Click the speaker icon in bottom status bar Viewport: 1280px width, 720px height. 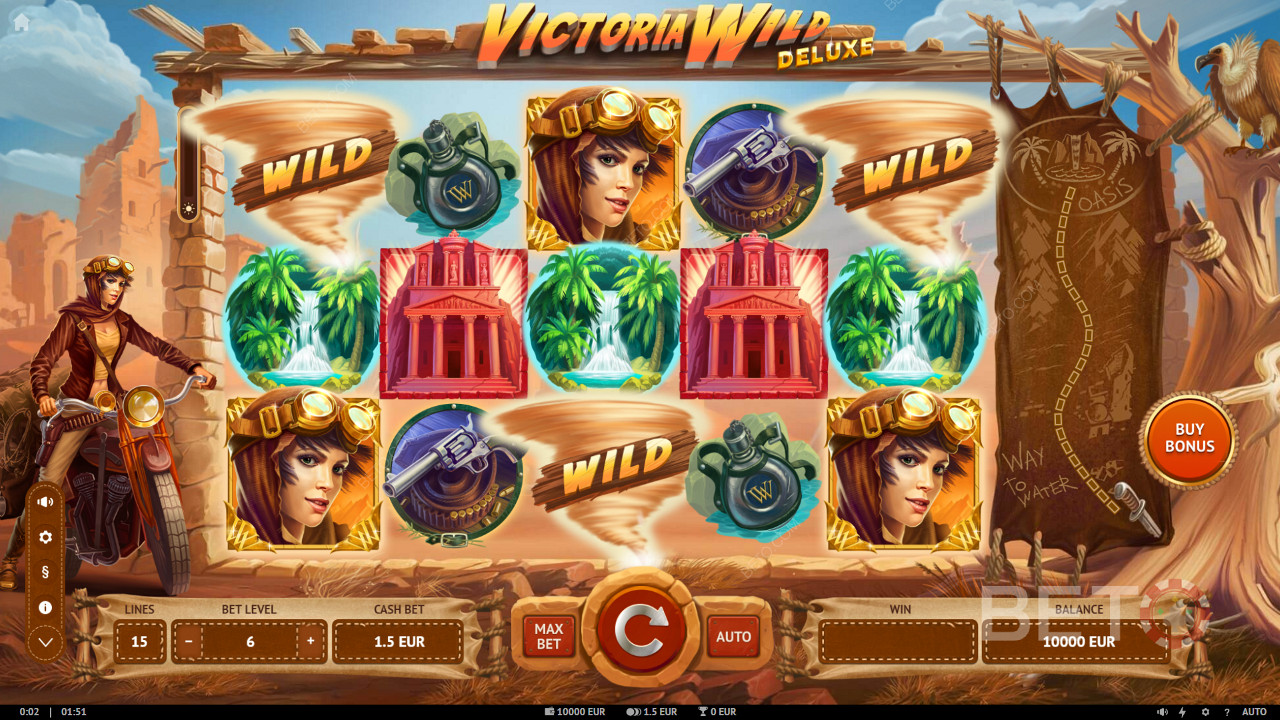[x=1162, y=711]
